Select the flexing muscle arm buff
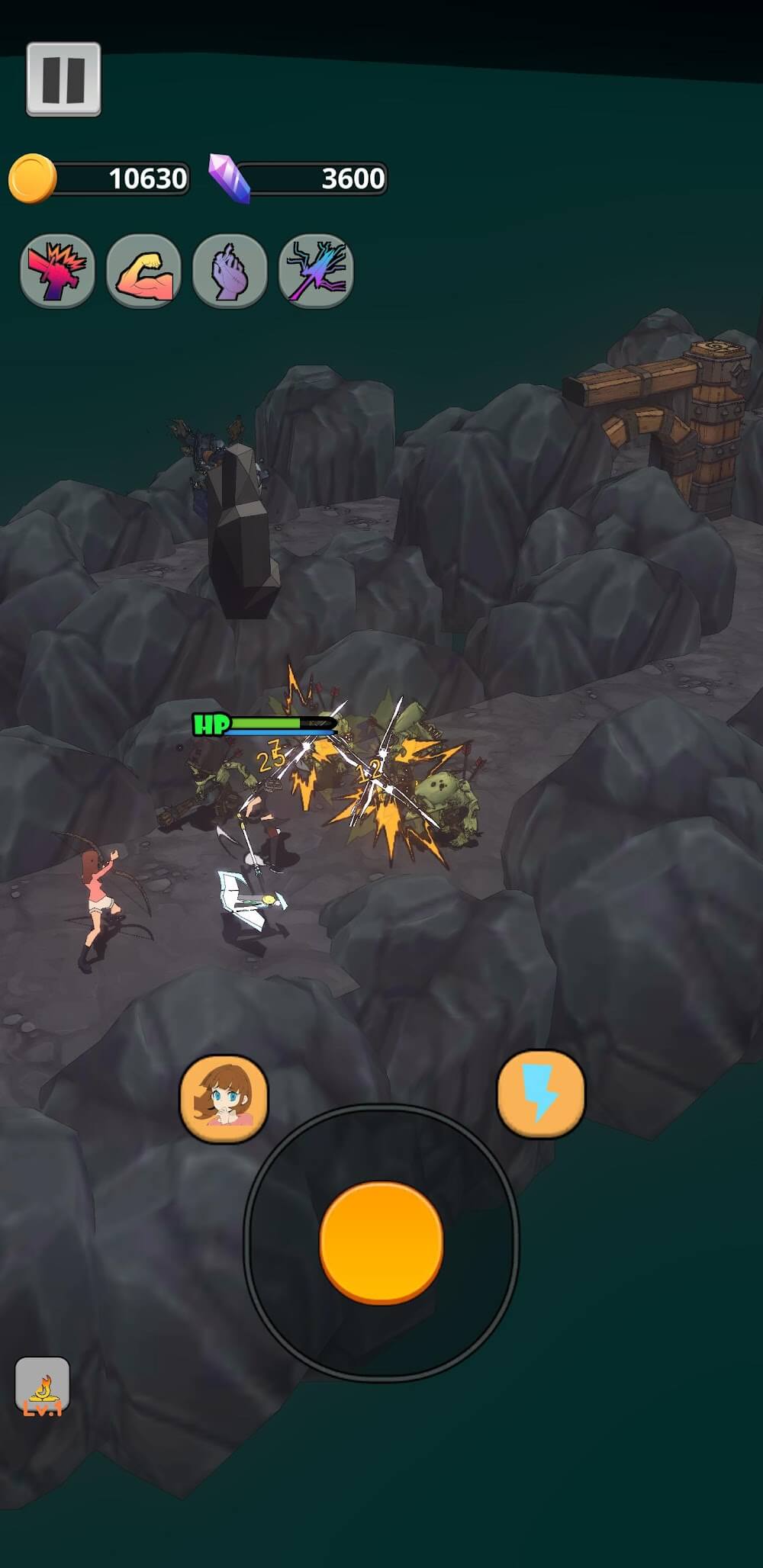763x1568 pixels. point(143,271)
